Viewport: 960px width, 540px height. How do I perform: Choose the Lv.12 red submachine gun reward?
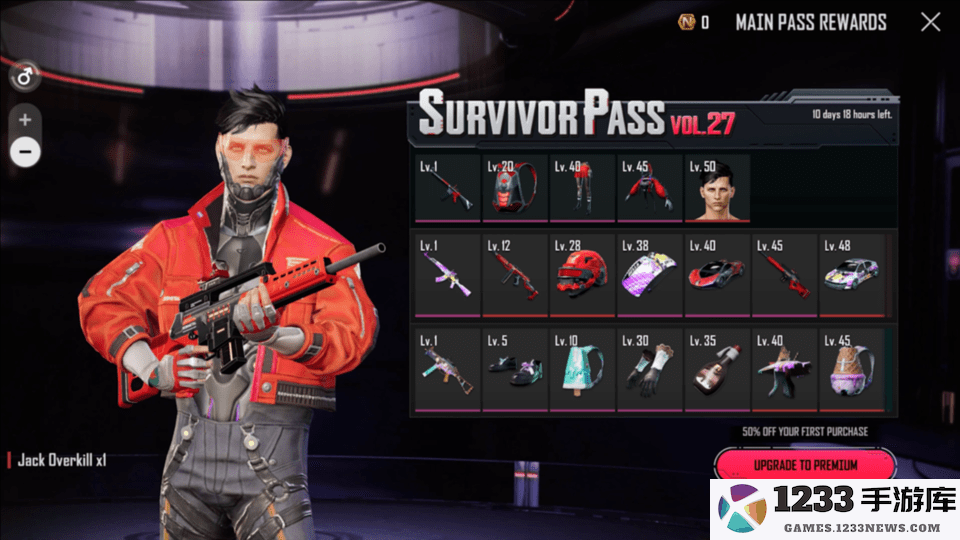click(x=514, y=275)
